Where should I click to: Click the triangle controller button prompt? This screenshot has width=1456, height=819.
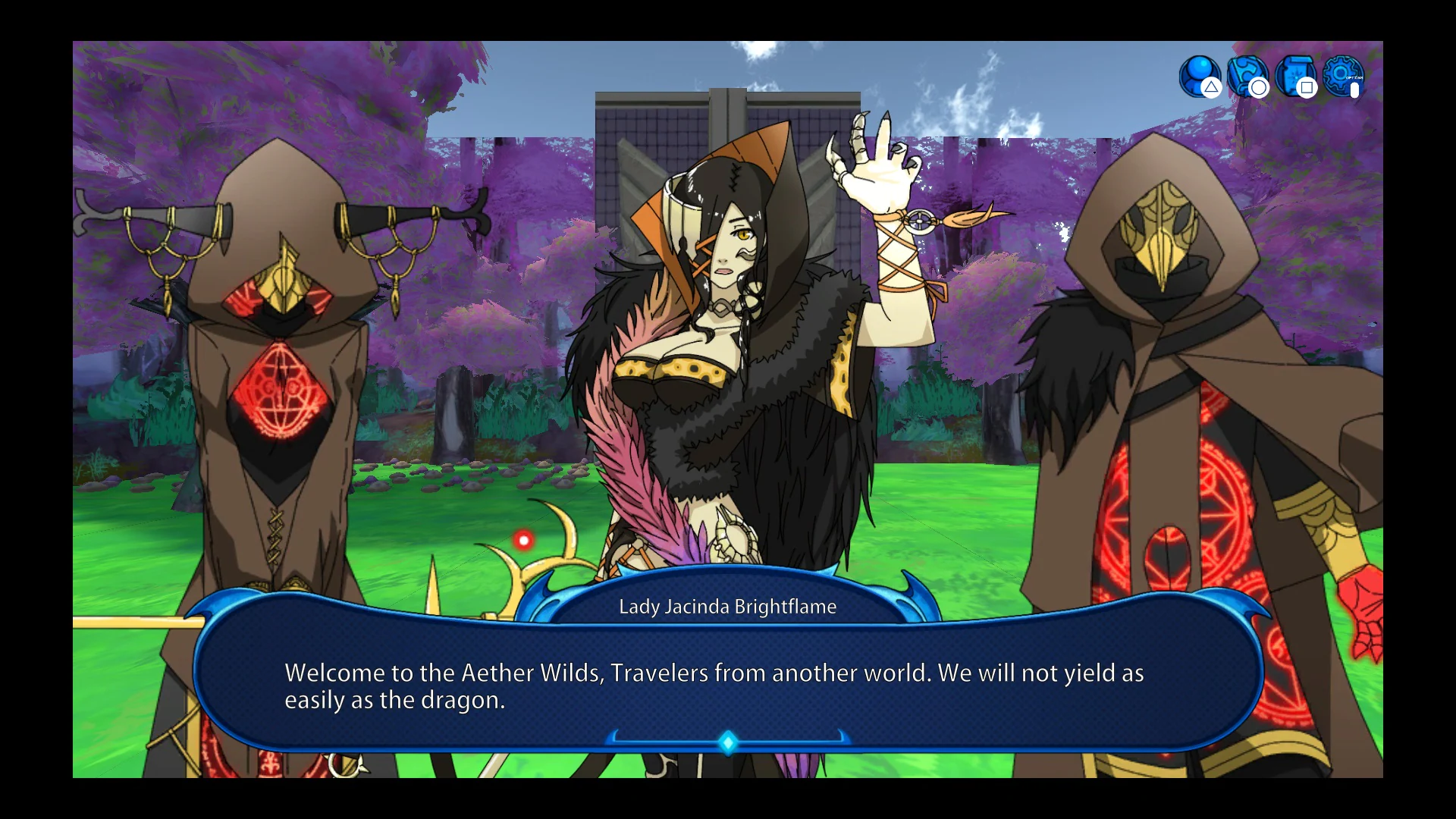point(1210,88)
